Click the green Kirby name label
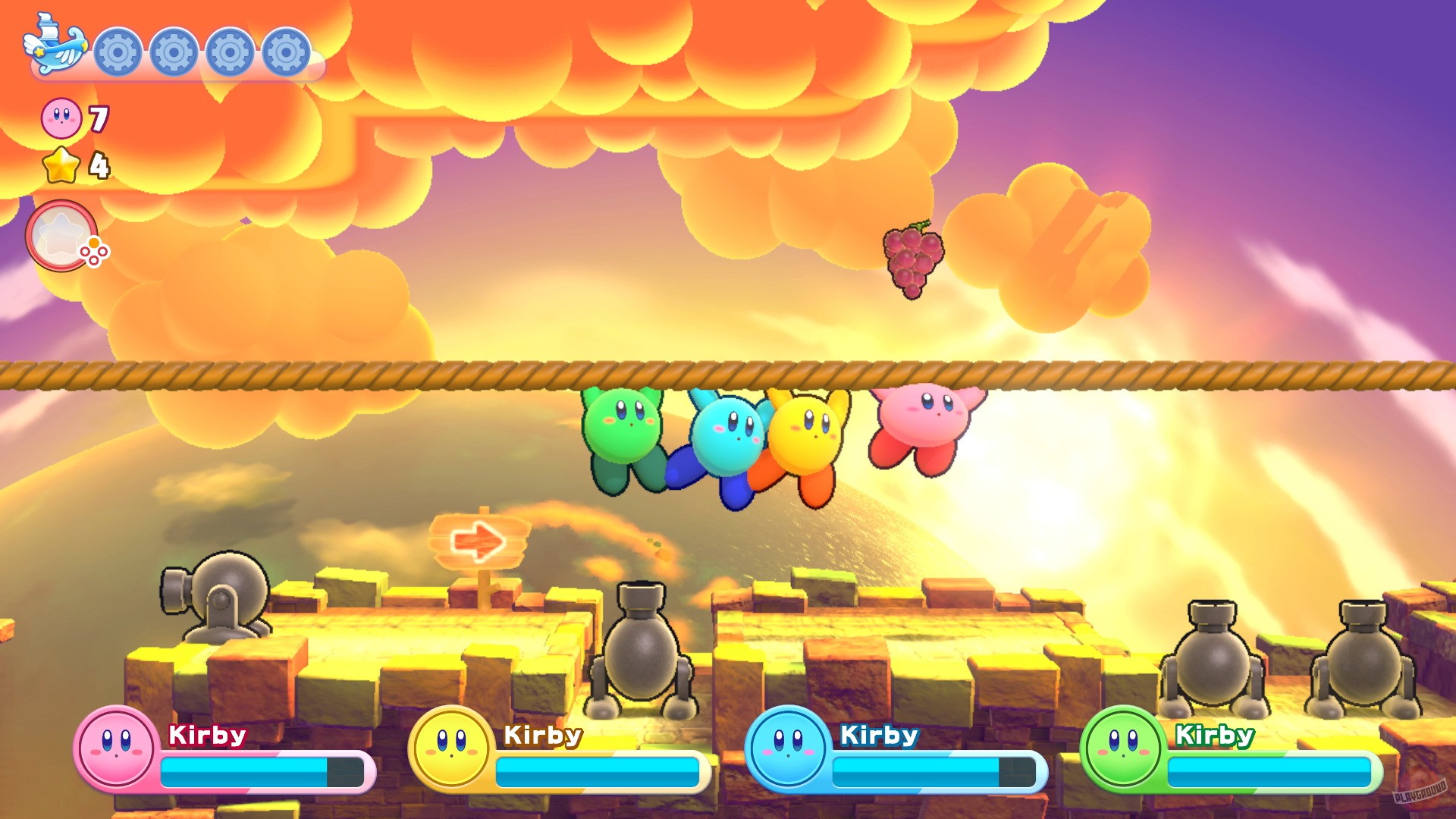 [1213, 736]
